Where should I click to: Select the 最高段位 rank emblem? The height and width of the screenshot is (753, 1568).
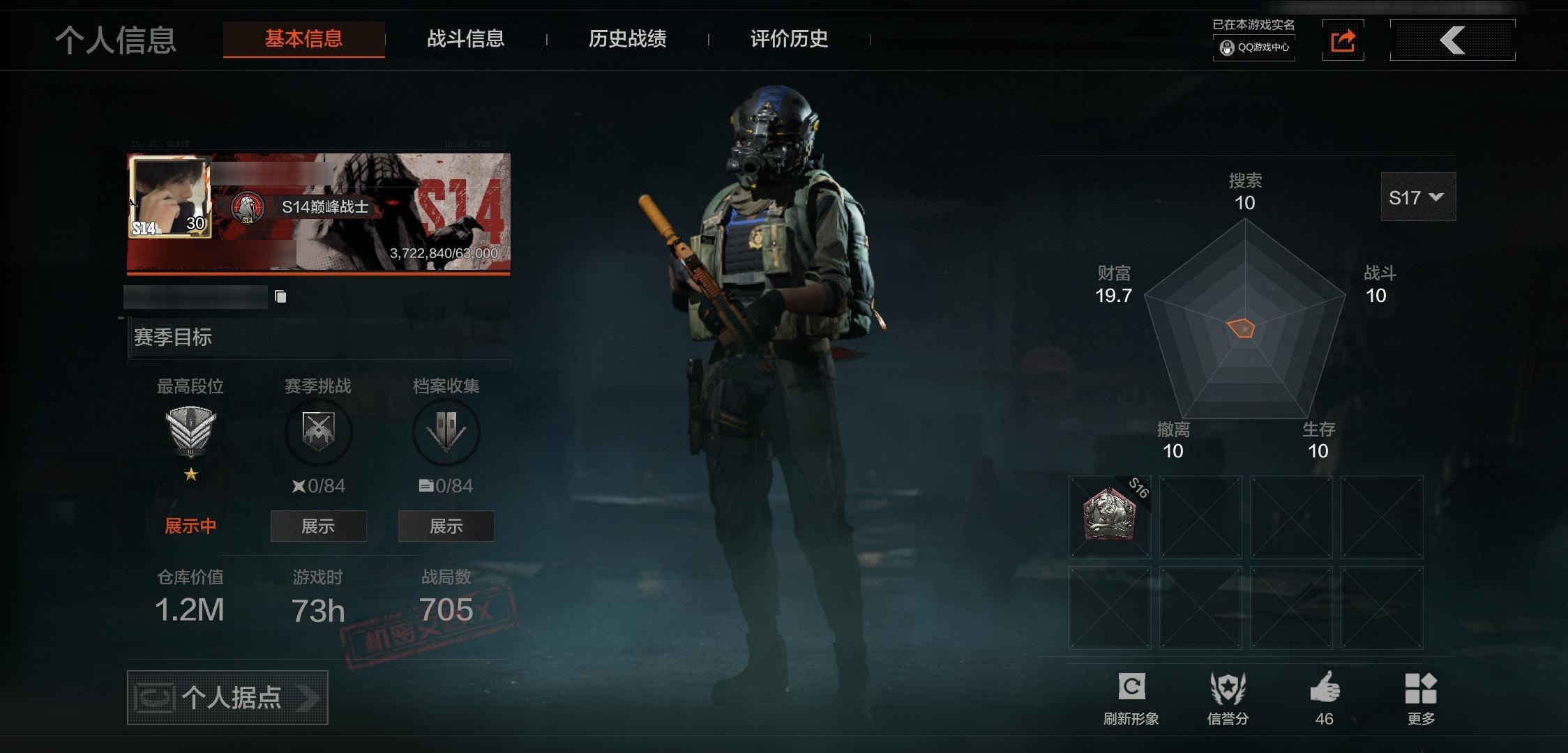(190, 432)
